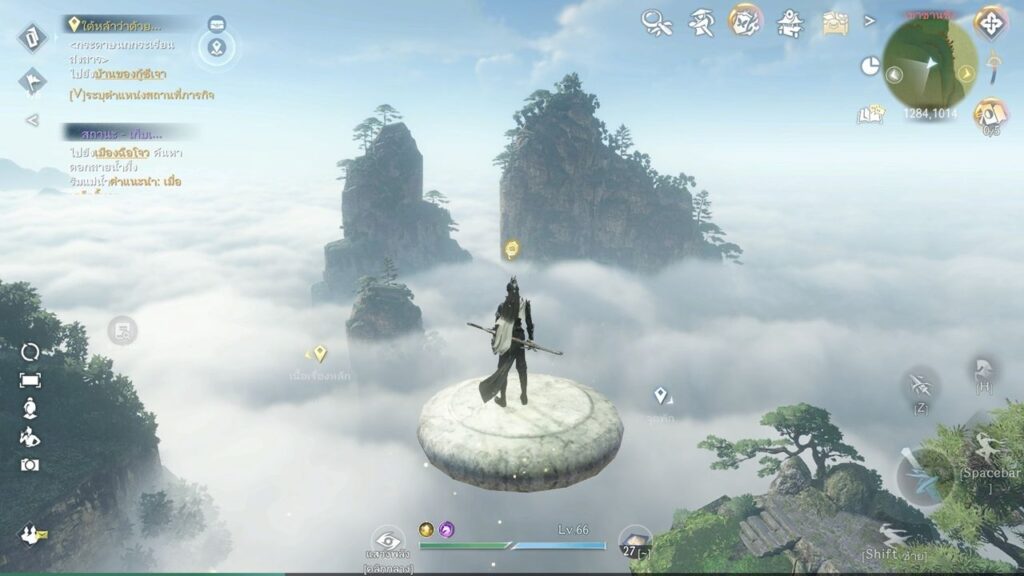This screenshot has height=576, width=1024.
Task: Open the magnifier search icon in top bar
Action: point(656,21)
